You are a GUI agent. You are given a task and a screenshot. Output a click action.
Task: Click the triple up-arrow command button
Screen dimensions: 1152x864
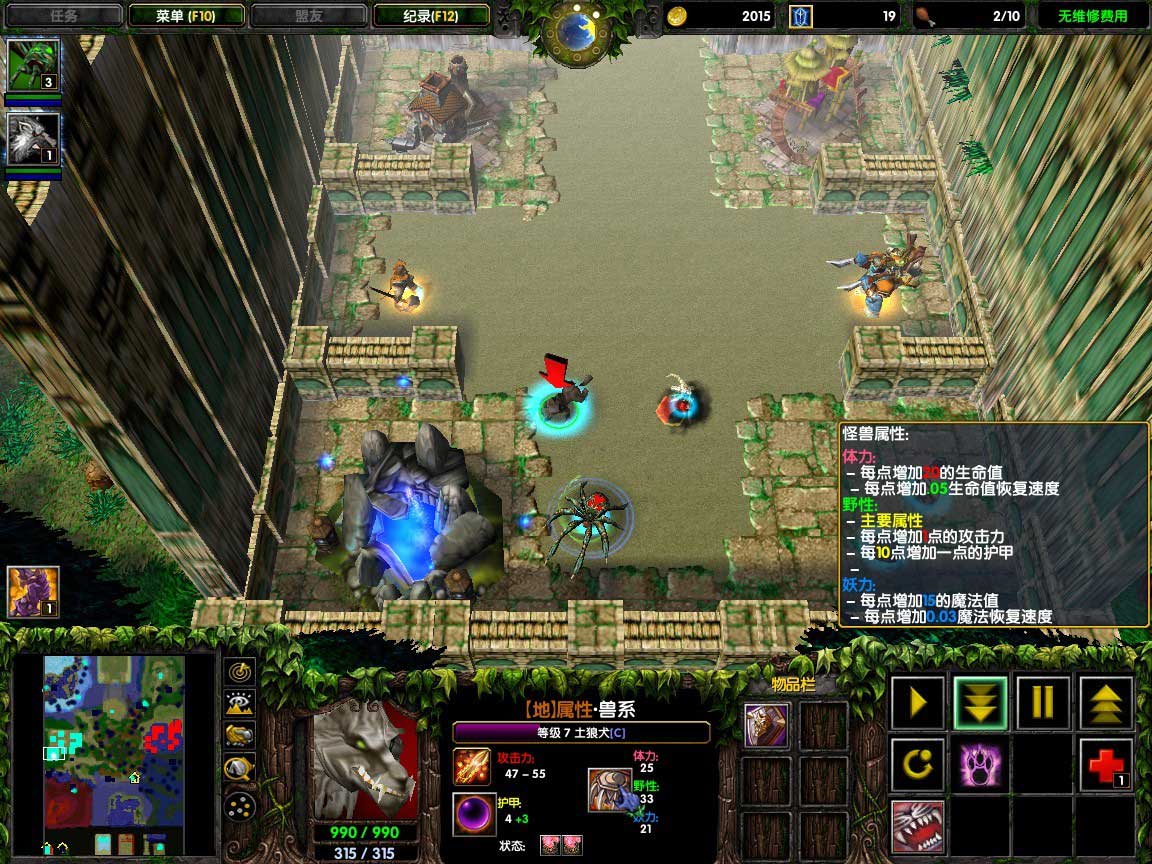pos(1106,702)
